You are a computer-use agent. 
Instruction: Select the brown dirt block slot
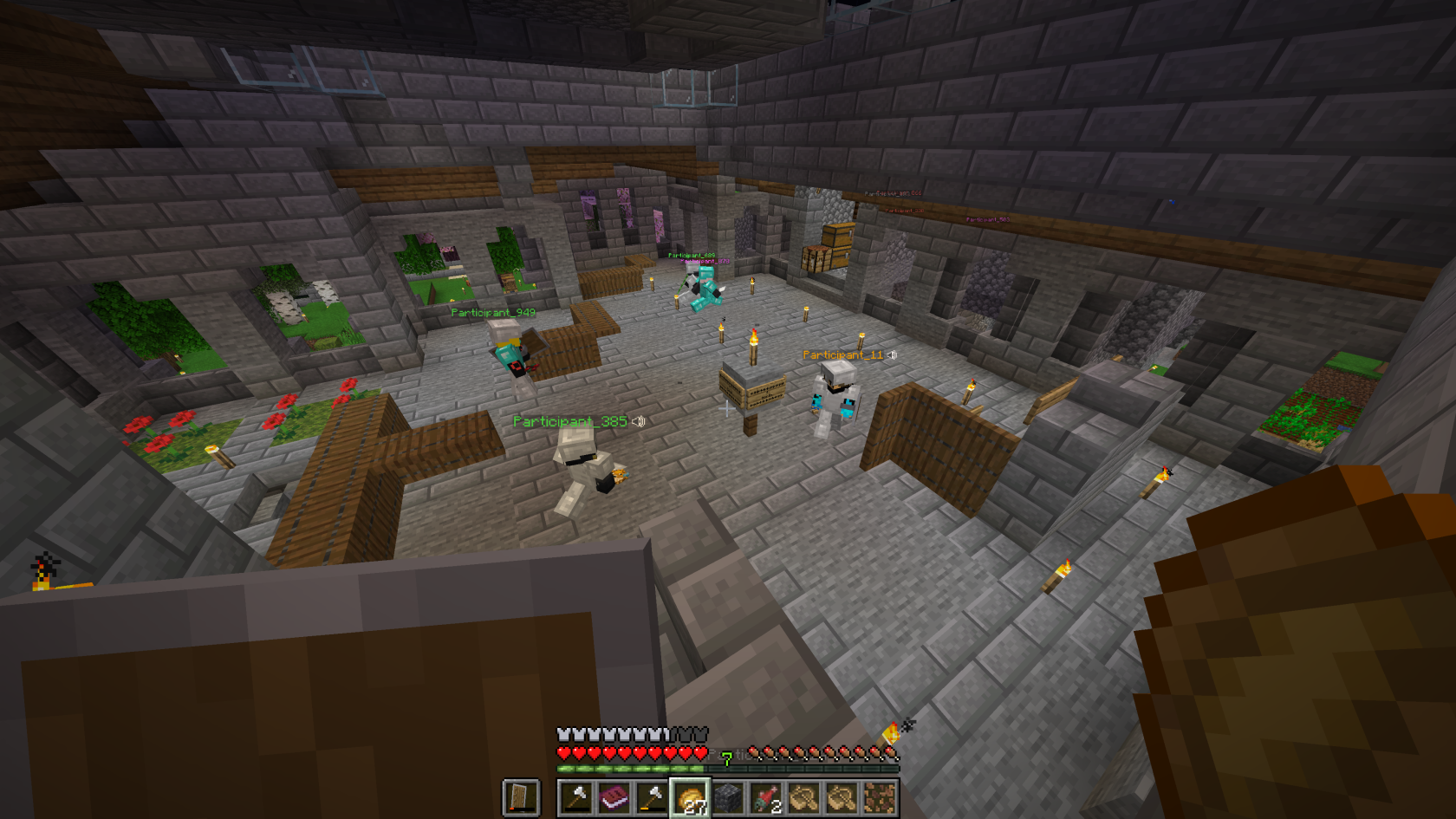(x=880, y=797)
